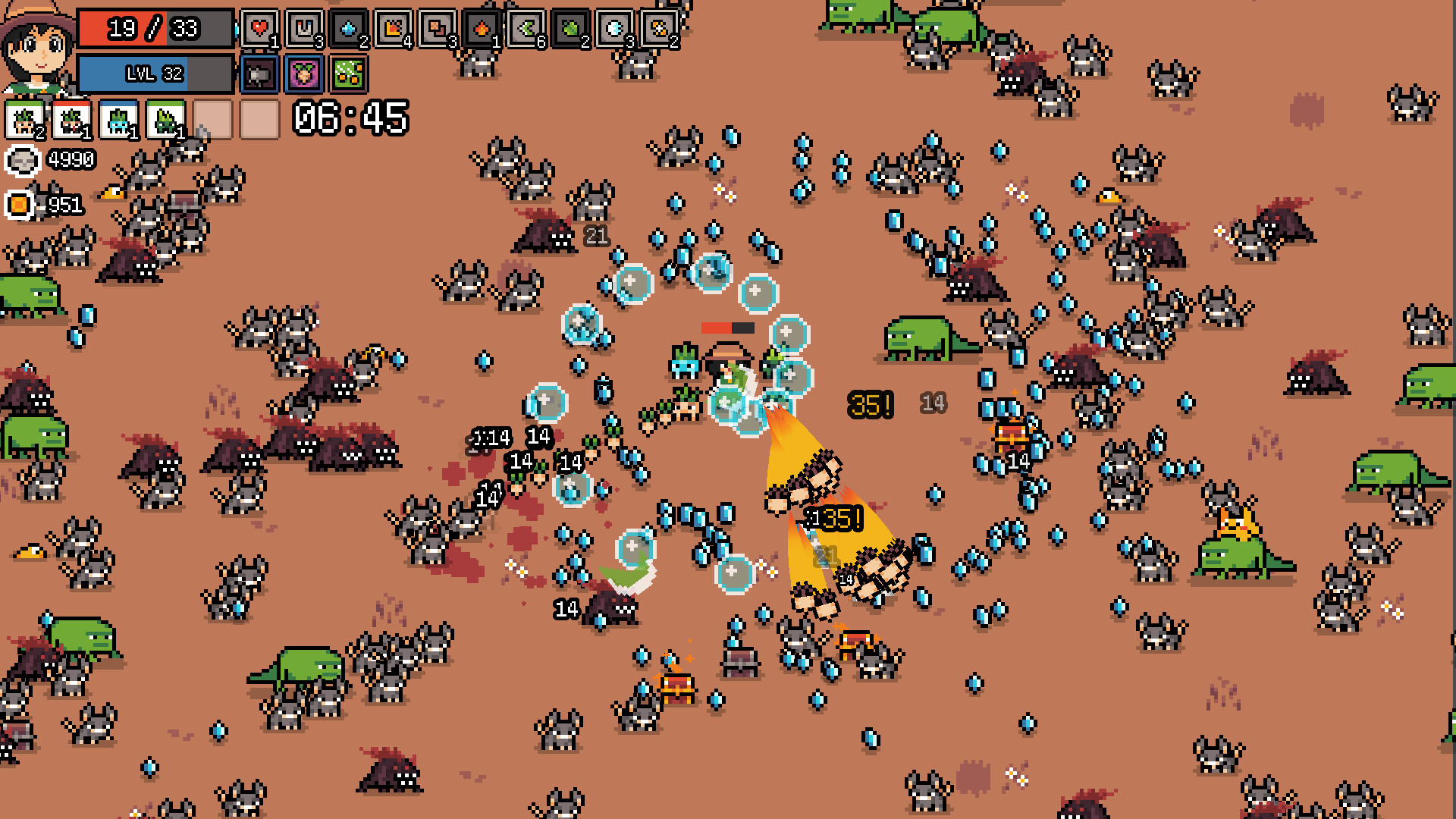Select the green garden passive icon
Viewport: 1456px width, 819px height.
[347, 74]
